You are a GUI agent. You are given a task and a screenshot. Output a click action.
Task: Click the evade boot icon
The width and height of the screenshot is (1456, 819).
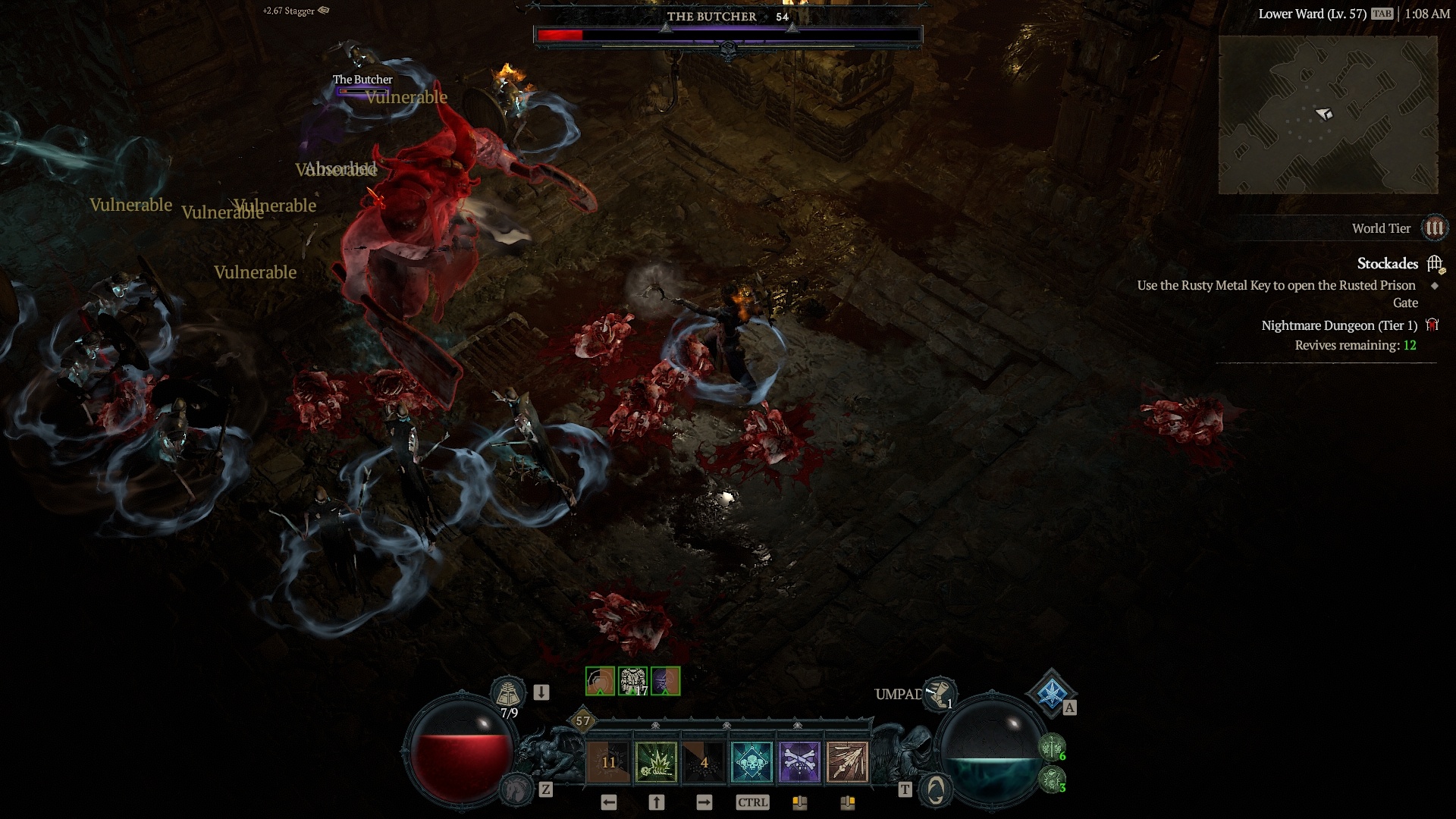(x=940, y=694)
